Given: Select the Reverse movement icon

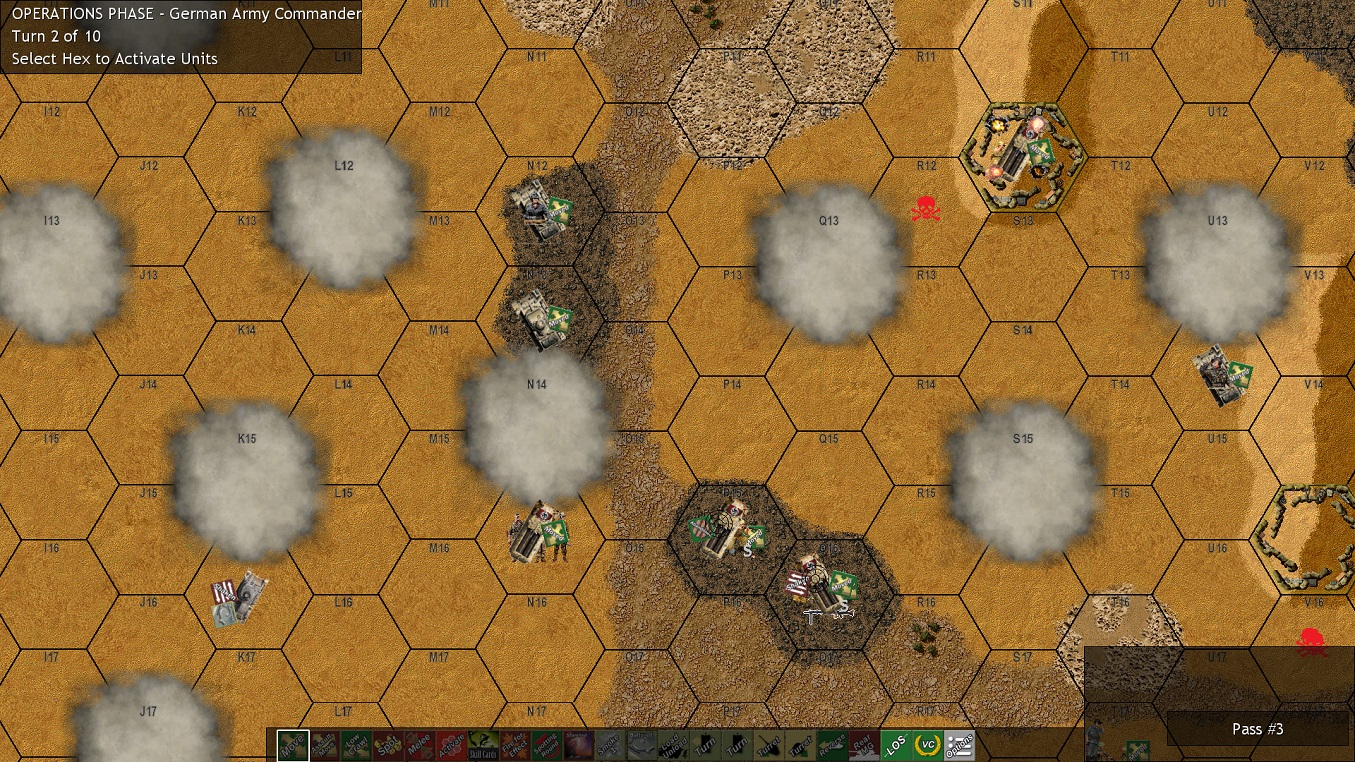Looking at the screenshot, I should pyautogui.click(x=831, y=744).
